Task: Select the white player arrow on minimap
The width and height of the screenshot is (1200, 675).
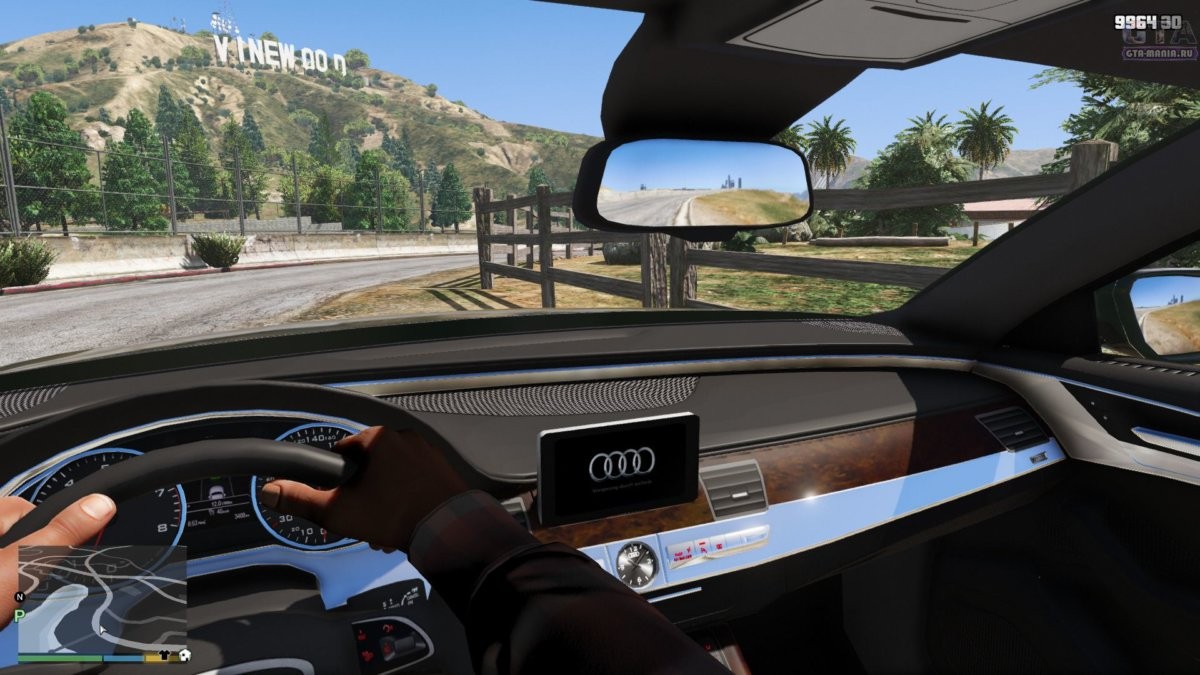Action: 100,631
